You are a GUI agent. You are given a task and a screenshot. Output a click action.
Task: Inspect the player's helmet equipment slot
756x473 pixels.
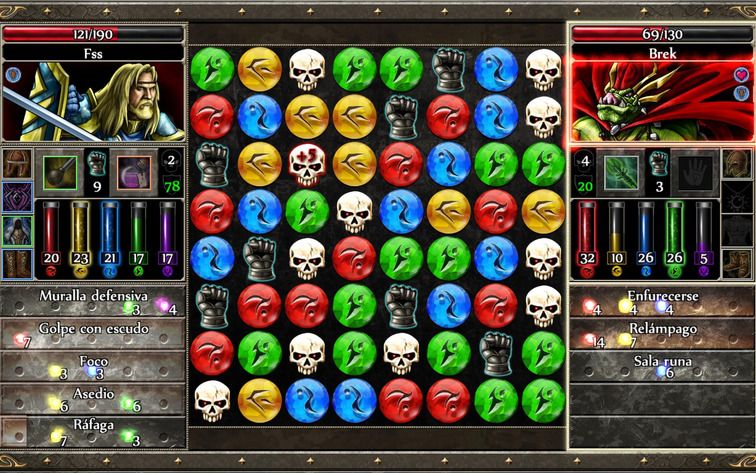point(17,163)
